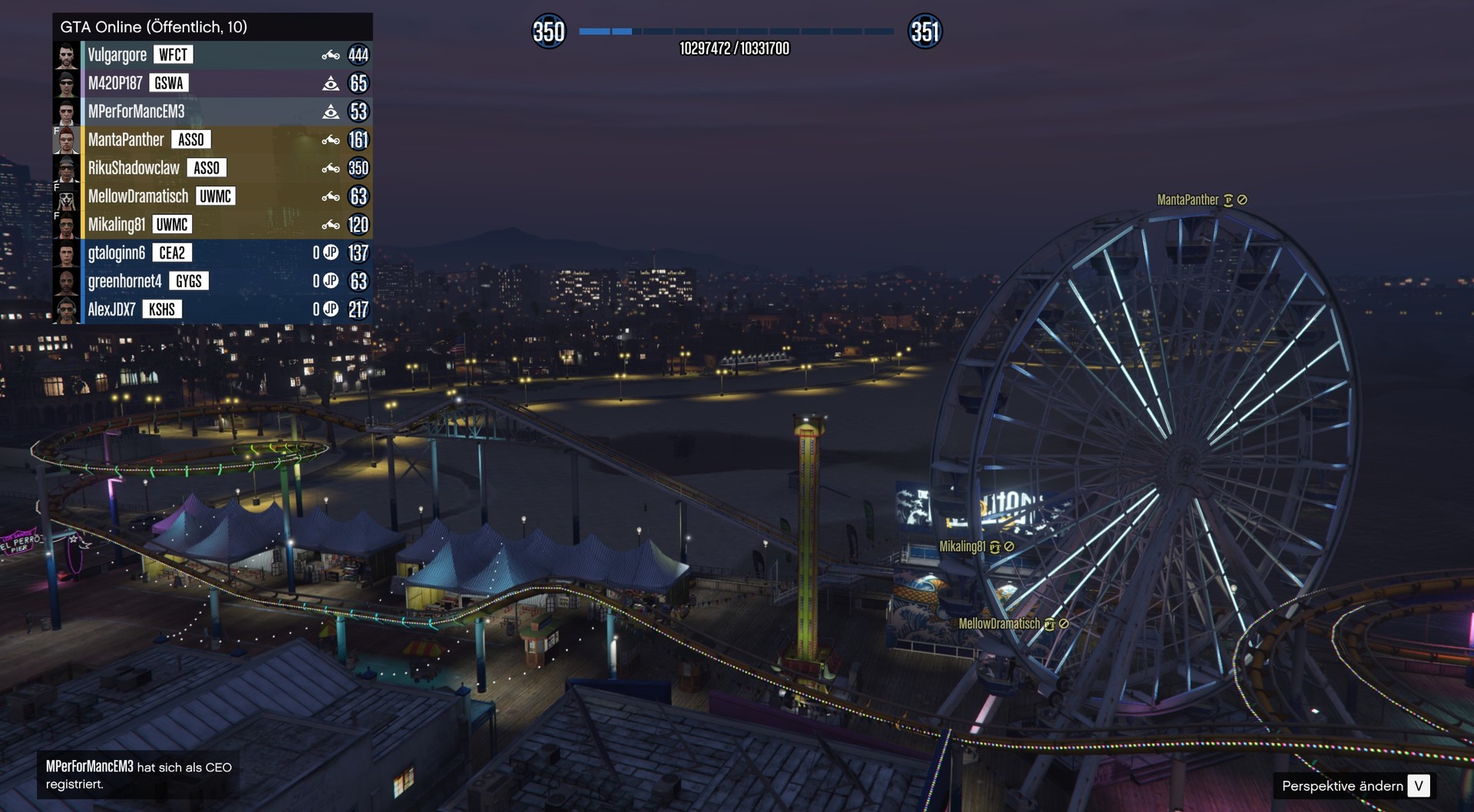1474x812 pixels.
Task: Select AlexJDX7 player row
Action: click(x=111, y=310)
